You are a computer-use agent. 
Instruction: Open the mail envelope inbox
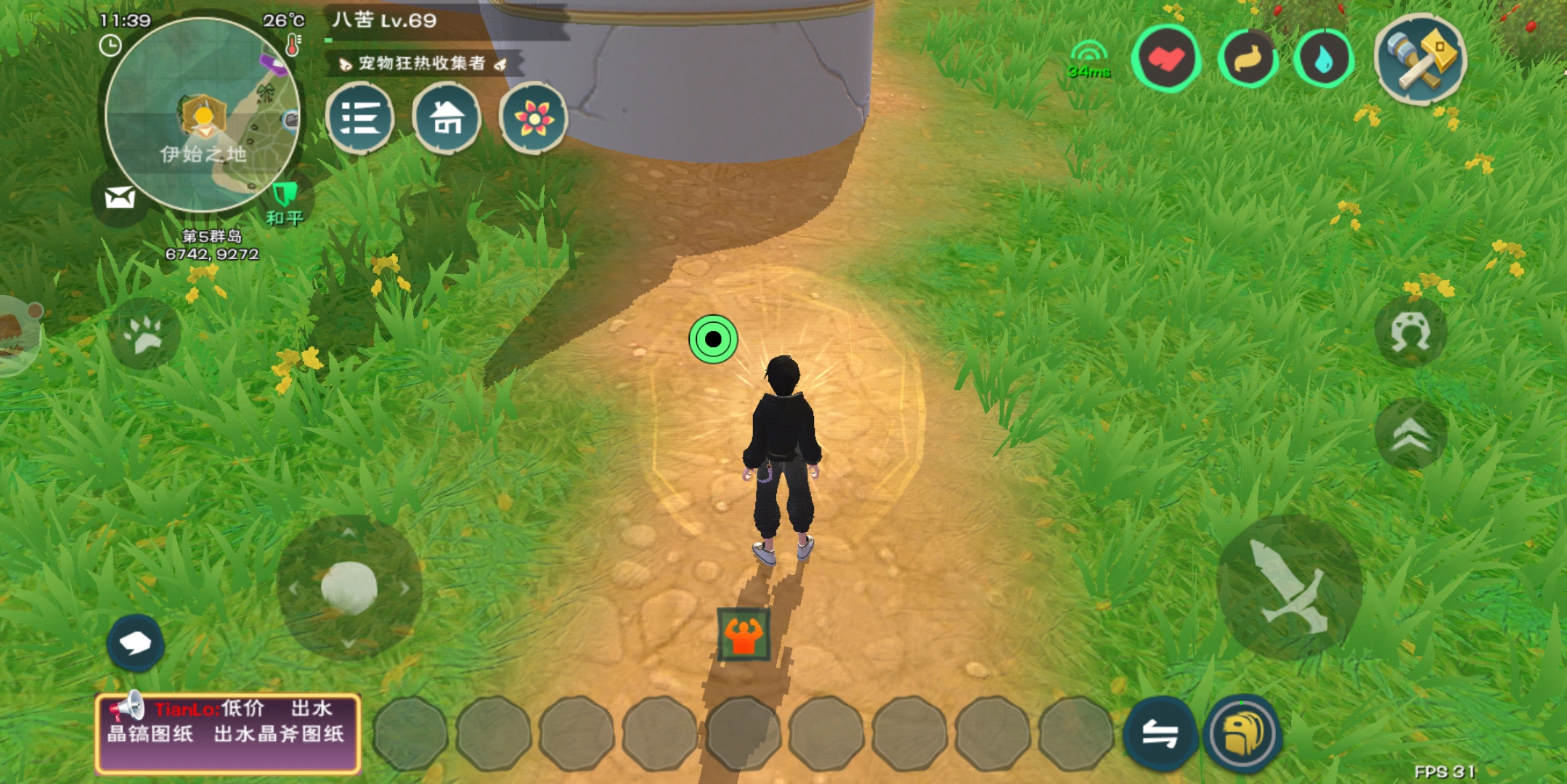click(120, 197)
